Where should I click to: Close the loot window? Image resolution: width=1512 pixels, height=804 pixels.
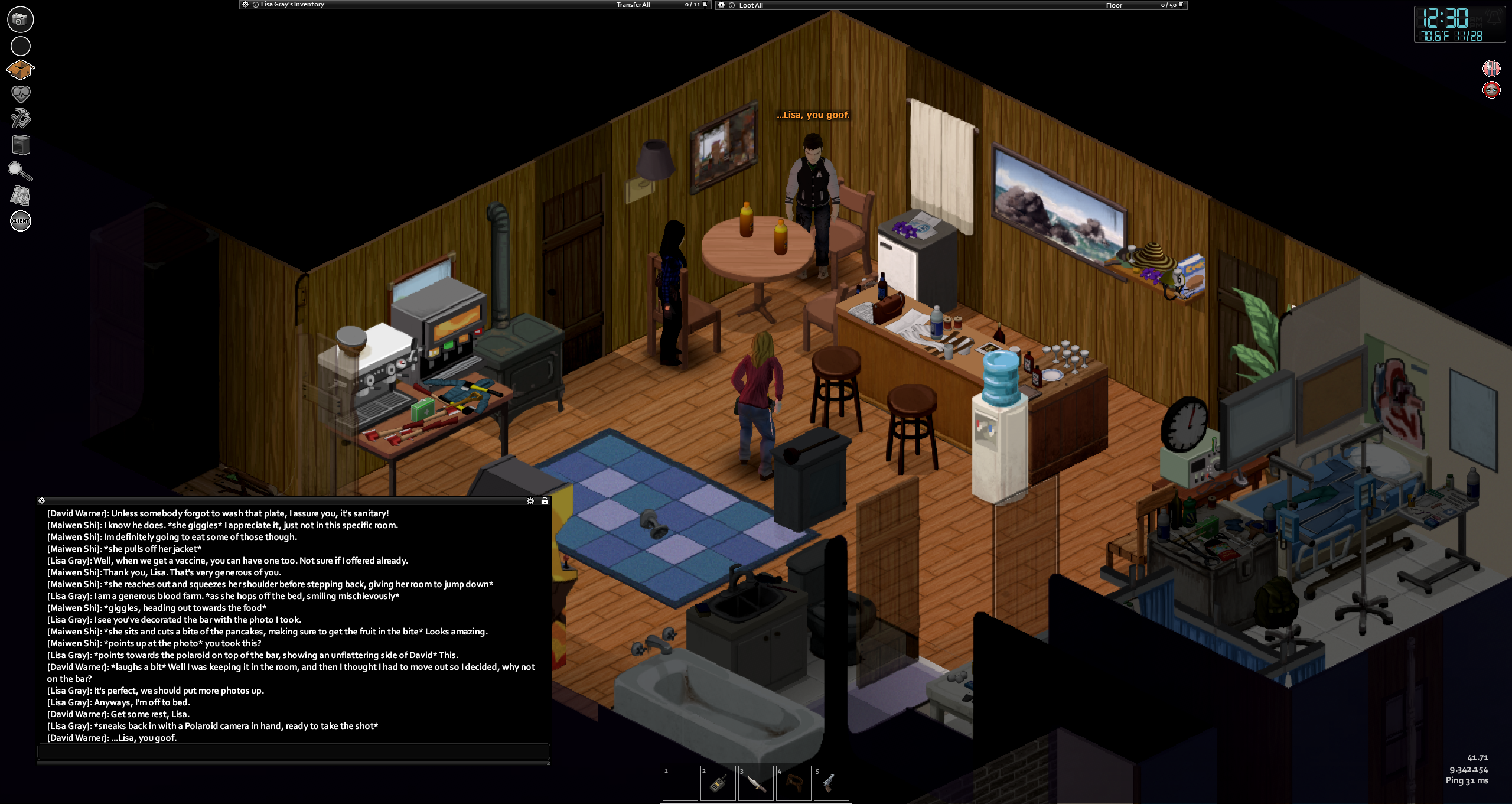click(721, 5)
